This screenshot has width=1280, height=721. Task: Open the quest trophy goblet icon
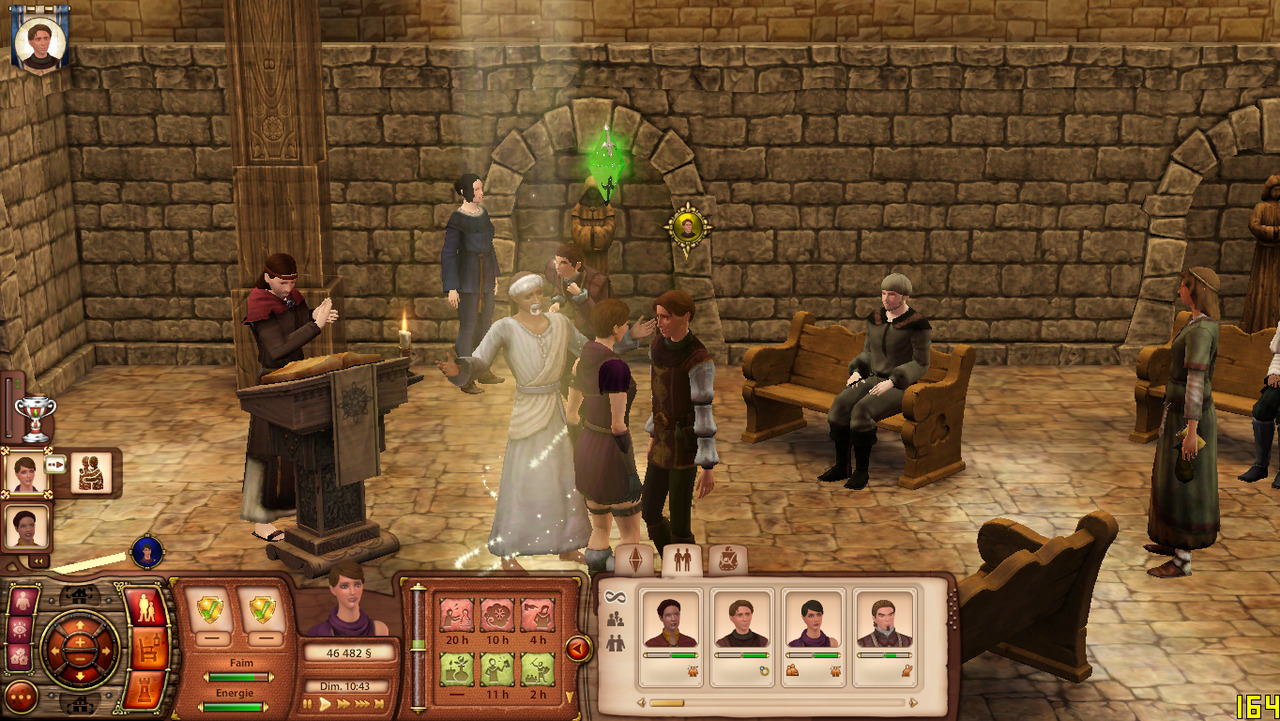(35, 417)
